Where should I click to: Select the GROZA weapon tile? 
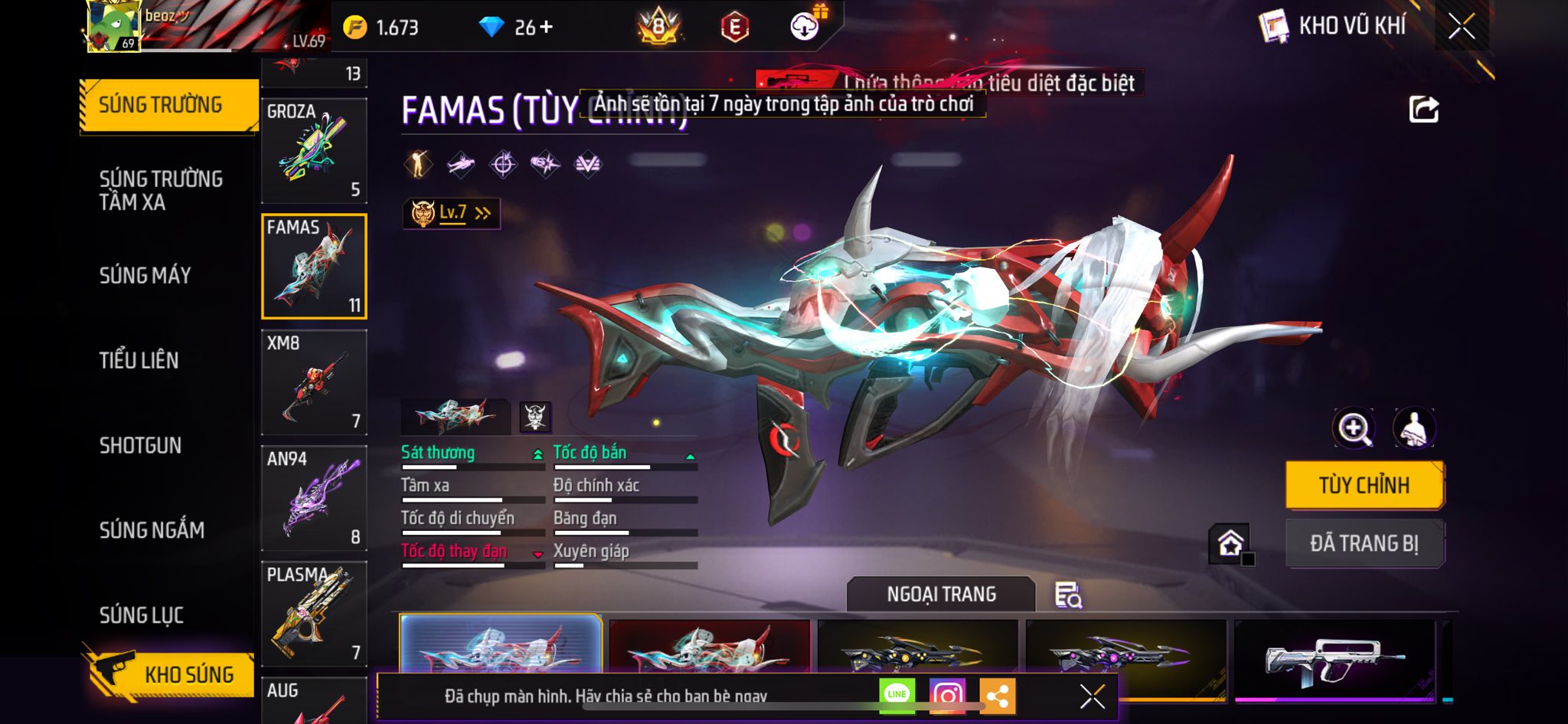(314, 150)
